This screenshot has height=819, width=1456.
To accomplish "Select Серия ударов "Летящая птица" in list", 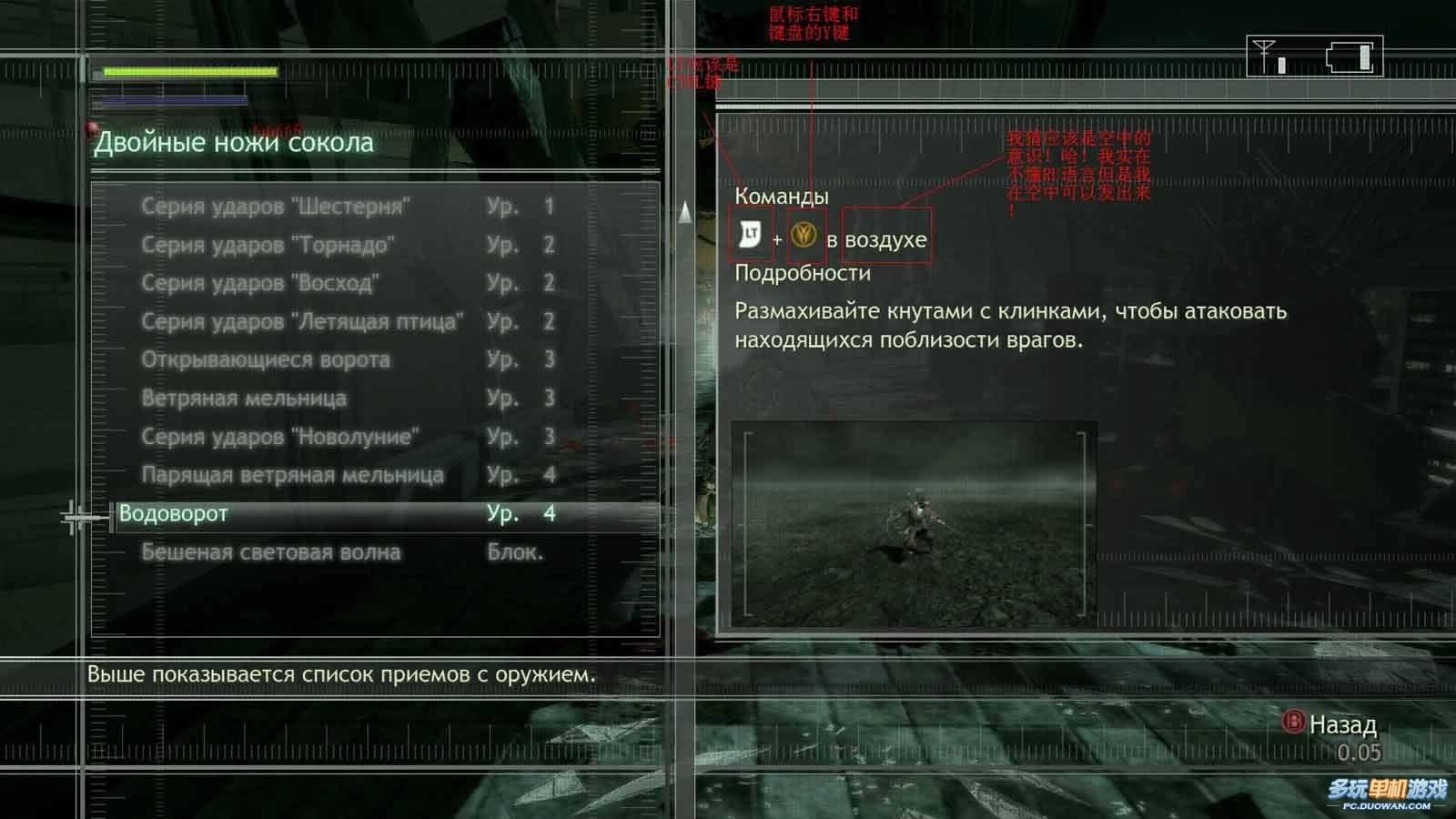I will 302,321.
